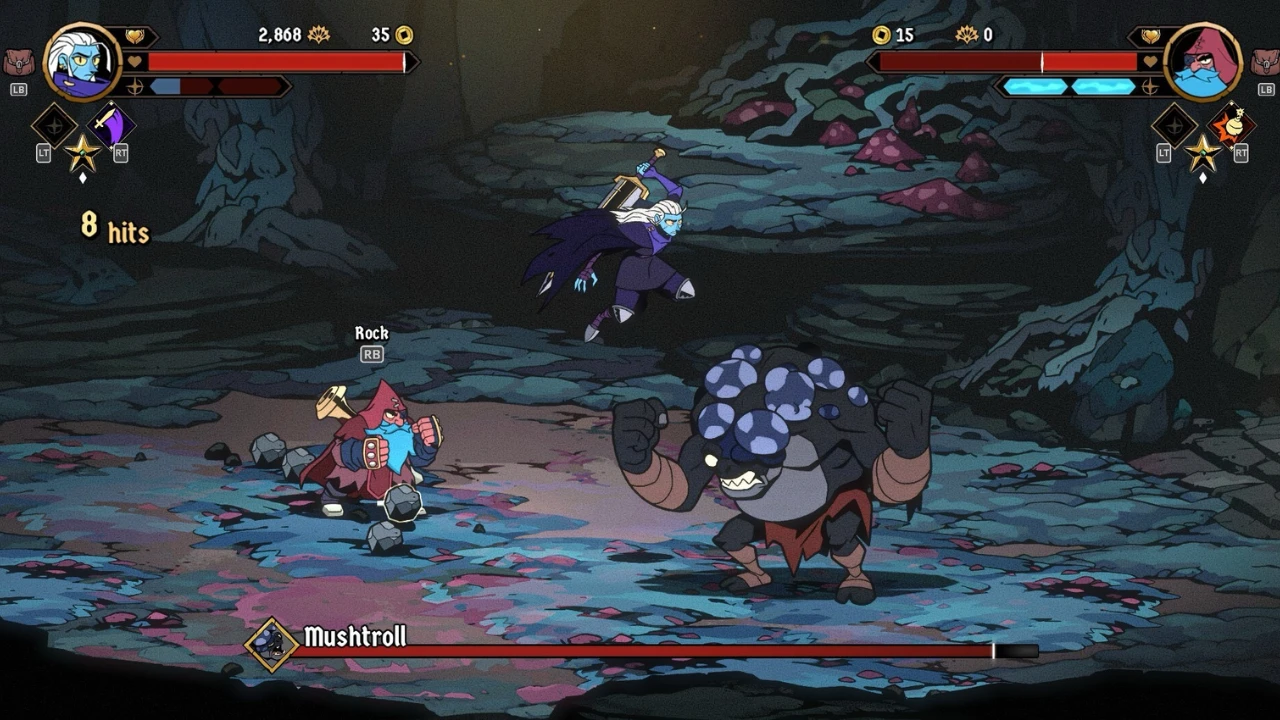Click the left player's empty compass ability slot

click(x=54, y=126)
